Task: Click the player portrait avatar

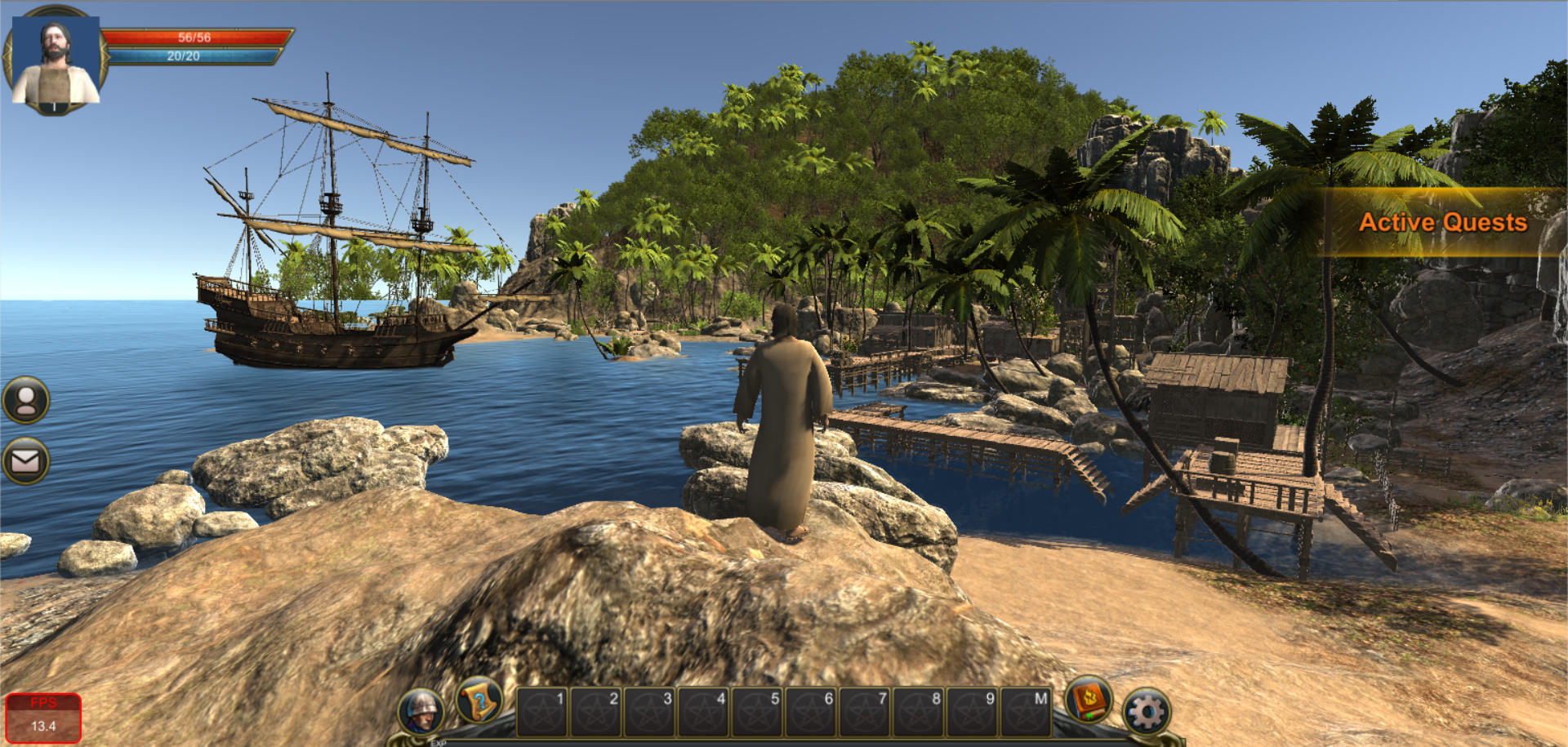Action: 56,61
